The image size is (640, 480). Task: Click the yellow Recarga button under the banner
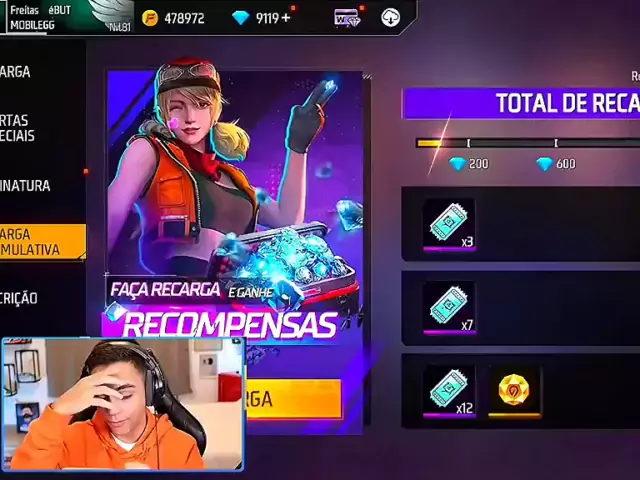[290, 399]
